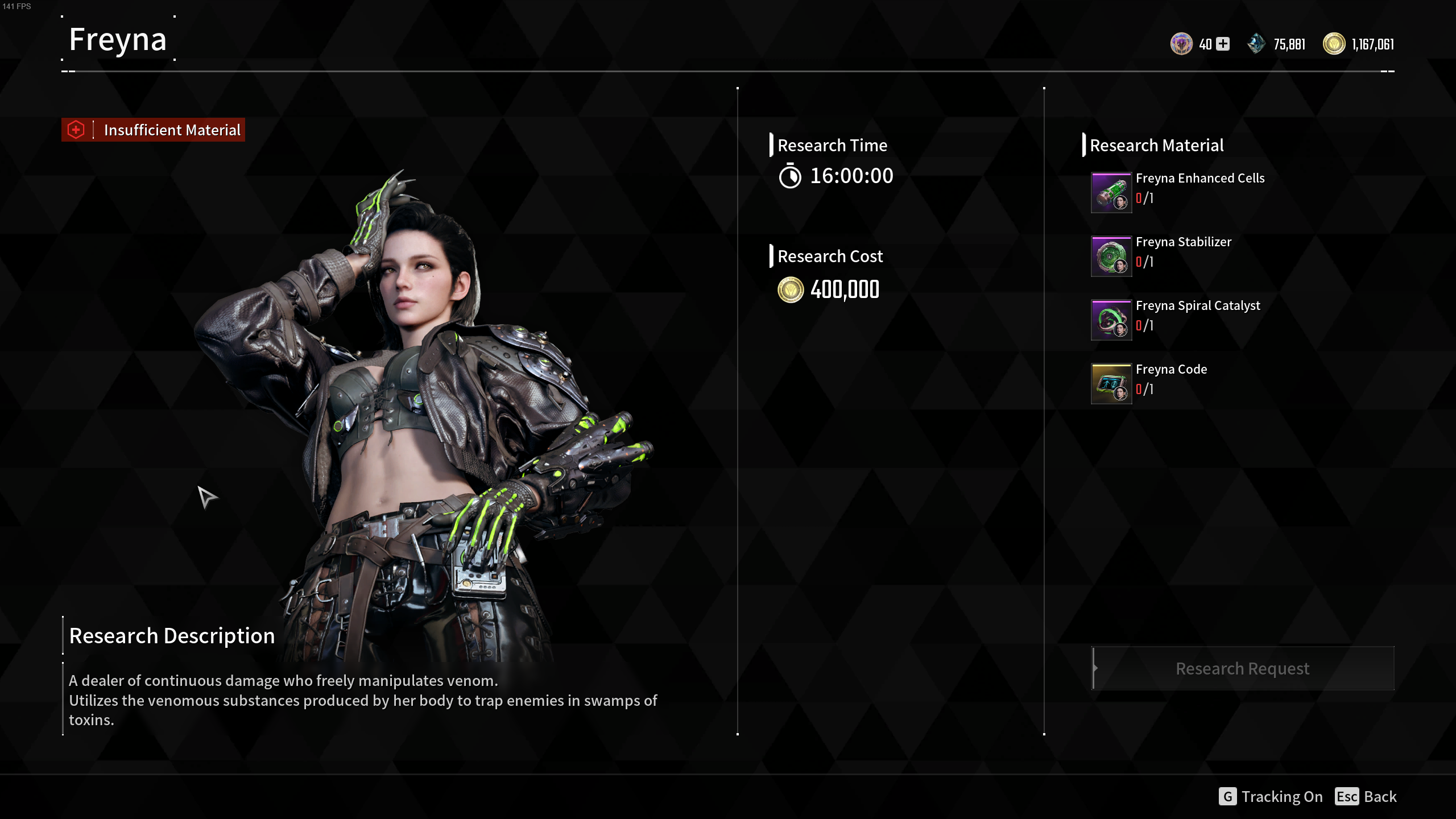Toggle Tracking On at the bottom bar

point(1271,796)
